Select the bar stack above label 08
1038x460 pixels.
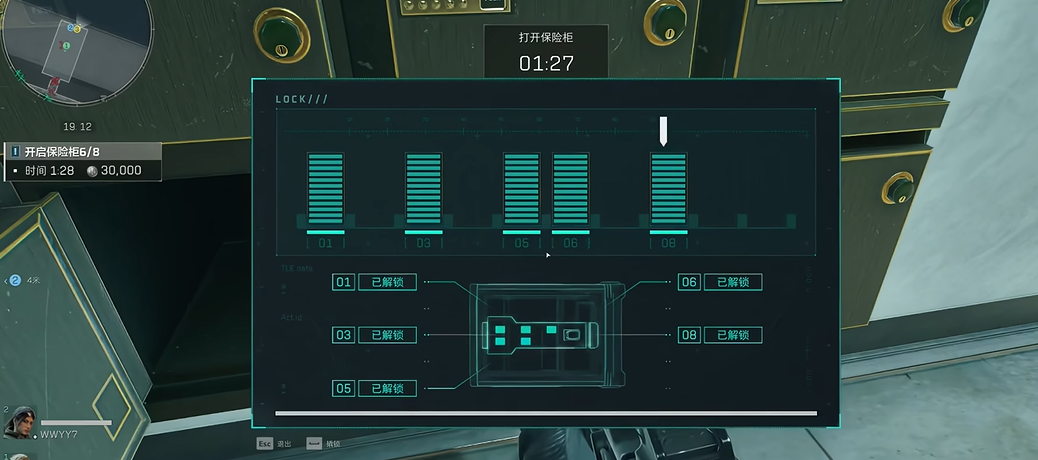click(x=669, y=190)
